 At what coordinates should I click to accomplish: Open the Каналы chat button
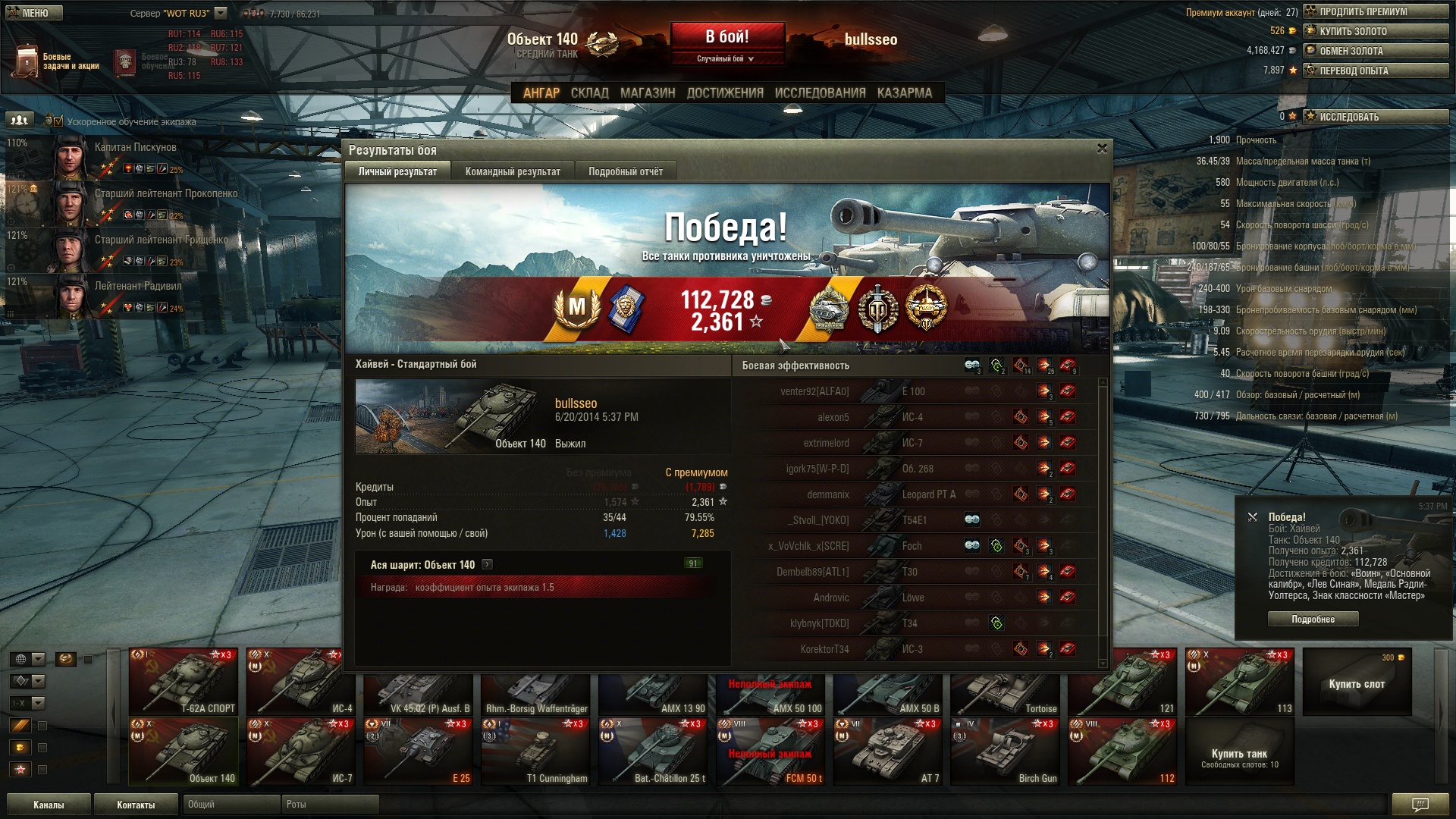(x=49, y=805)
